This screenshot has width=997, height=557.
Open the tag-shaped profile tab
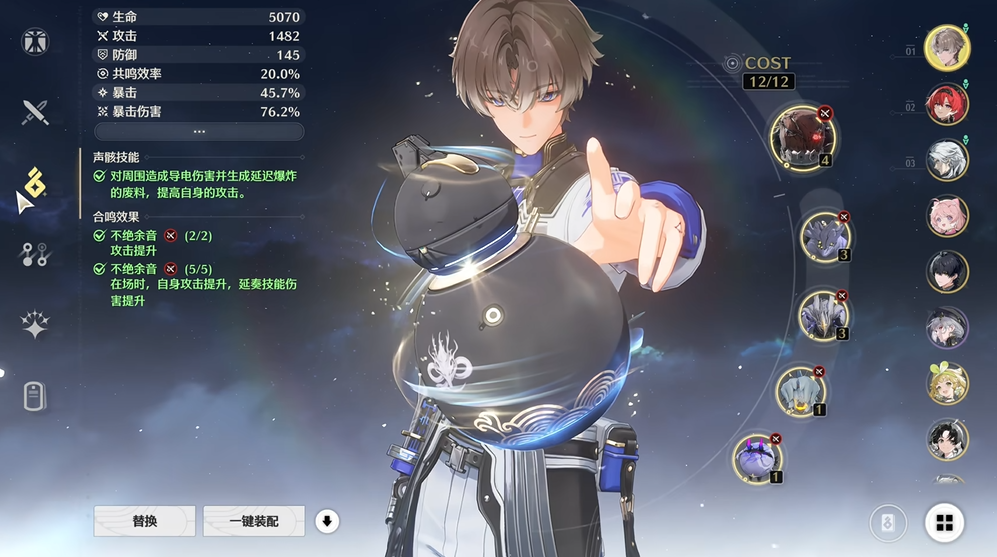35,396
